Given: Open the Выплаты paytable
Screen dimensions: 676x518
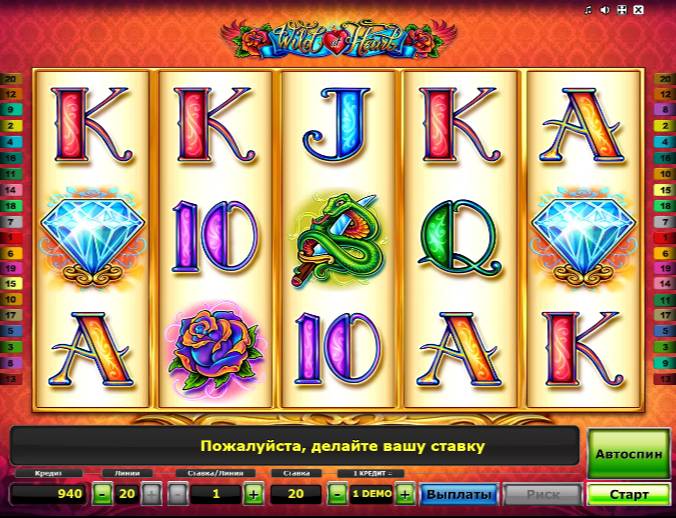Looking at the screenshot, I should [x=459, y=494].
